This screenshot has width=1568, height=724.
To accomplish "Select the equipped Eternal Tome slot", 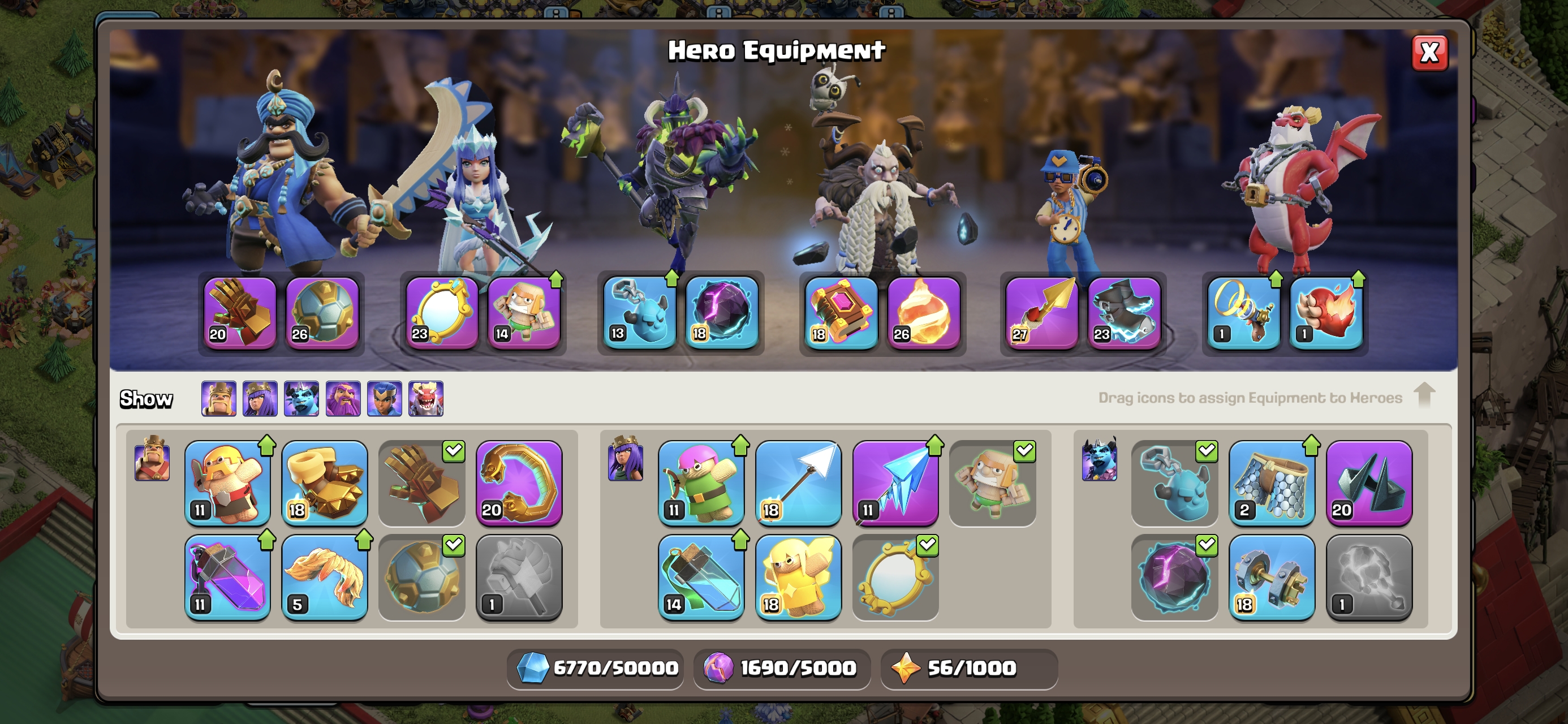I will coord(841,313).
